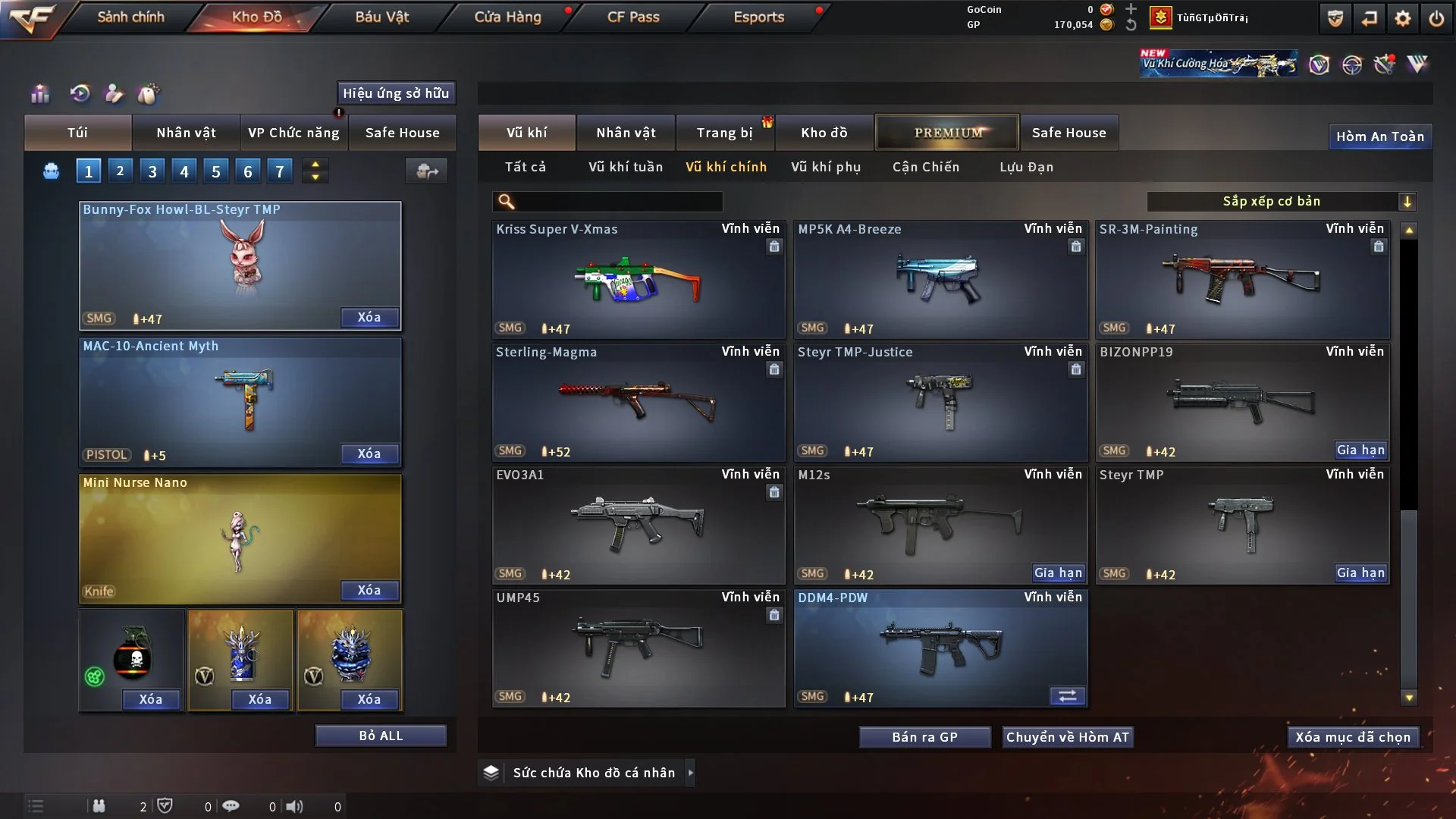The width and height of the screenshot is (1456, 819).
Task: Go to the Sảnh chính lobby
Action: pos(130,17)
